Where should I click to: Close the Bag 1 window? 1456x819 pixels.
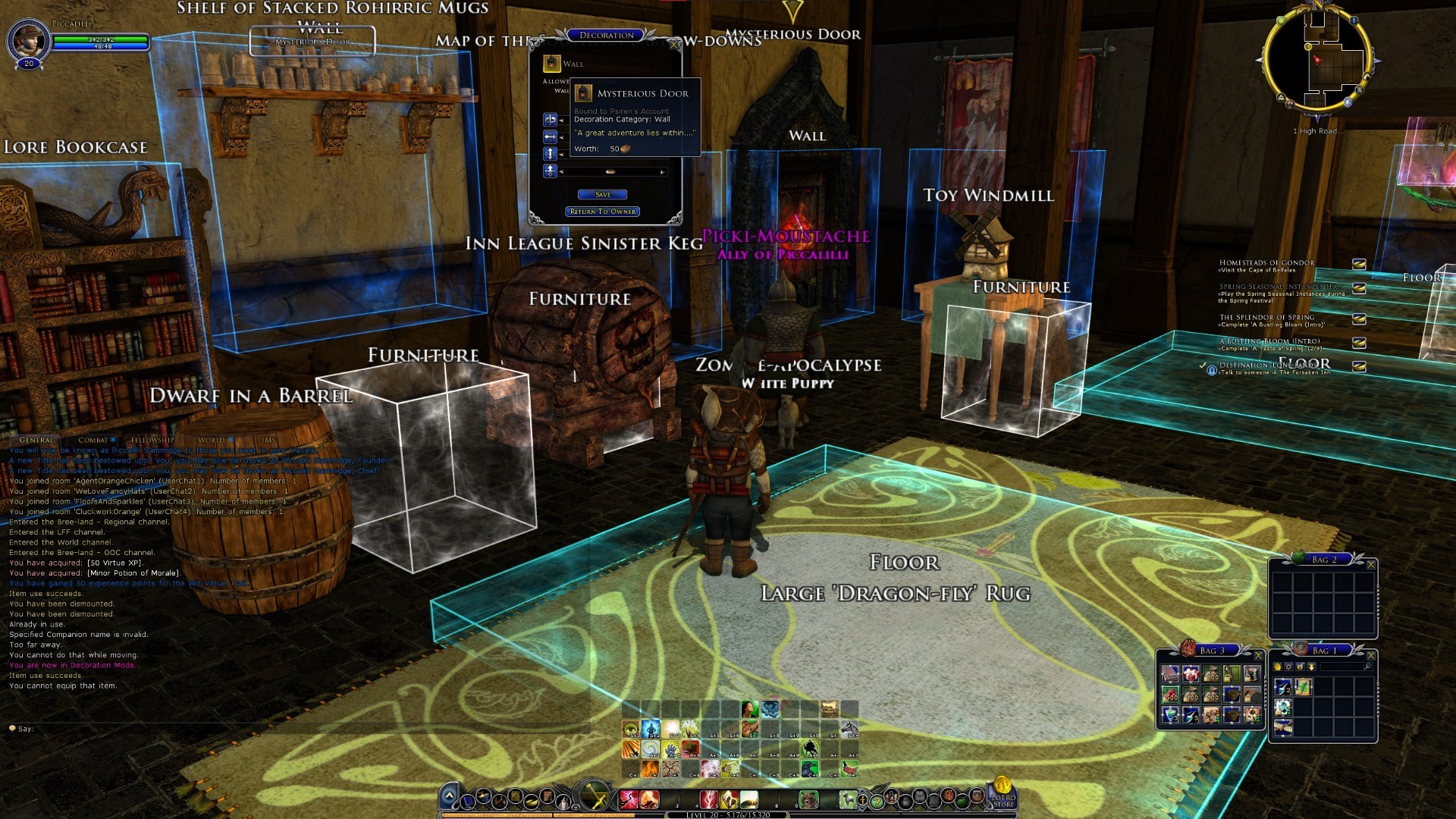(x=1370, y=655)
